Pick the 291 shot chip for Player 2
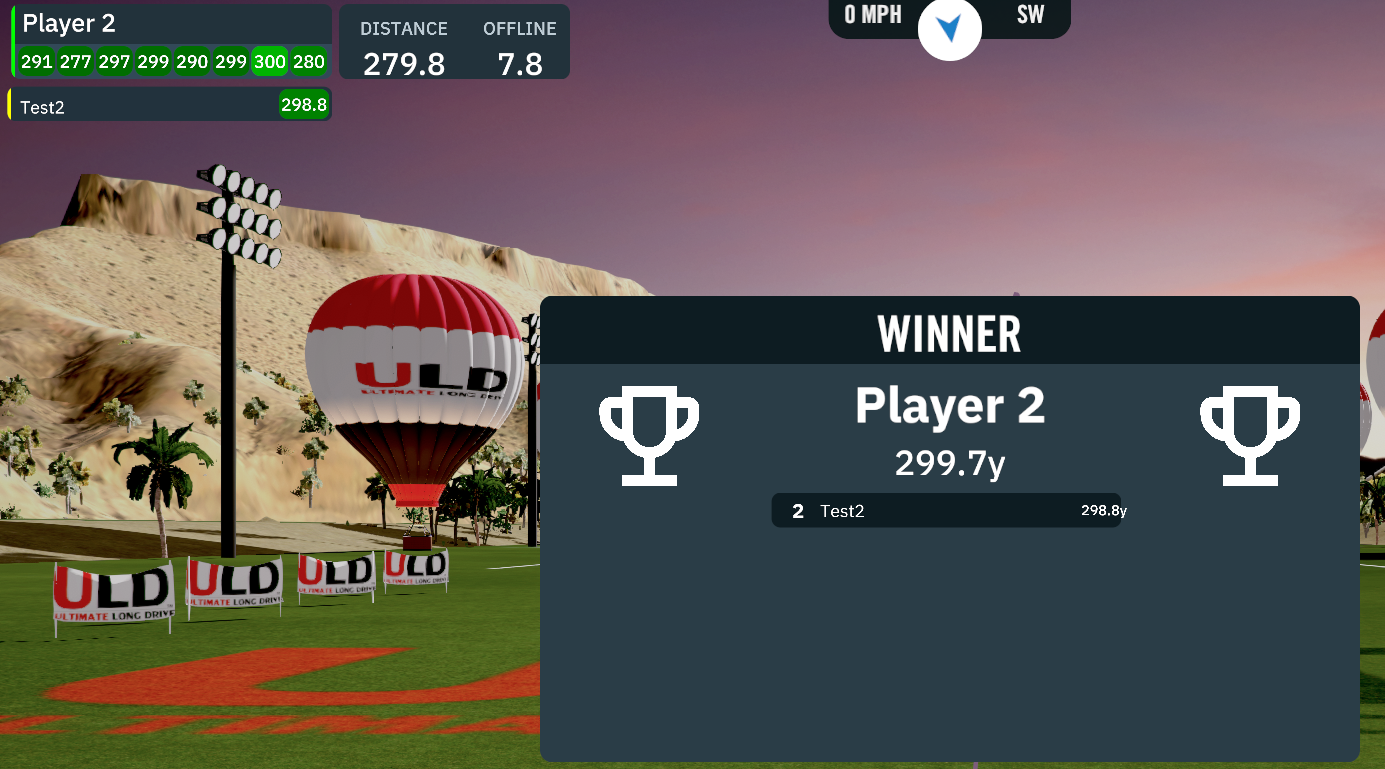 click(x=37, y=62)
